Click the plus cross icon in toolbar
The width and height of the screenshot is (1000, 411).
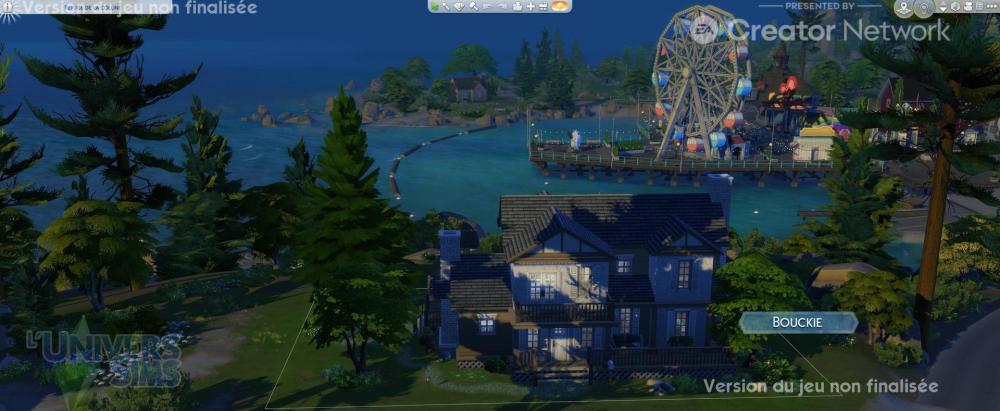click(531, 6)
